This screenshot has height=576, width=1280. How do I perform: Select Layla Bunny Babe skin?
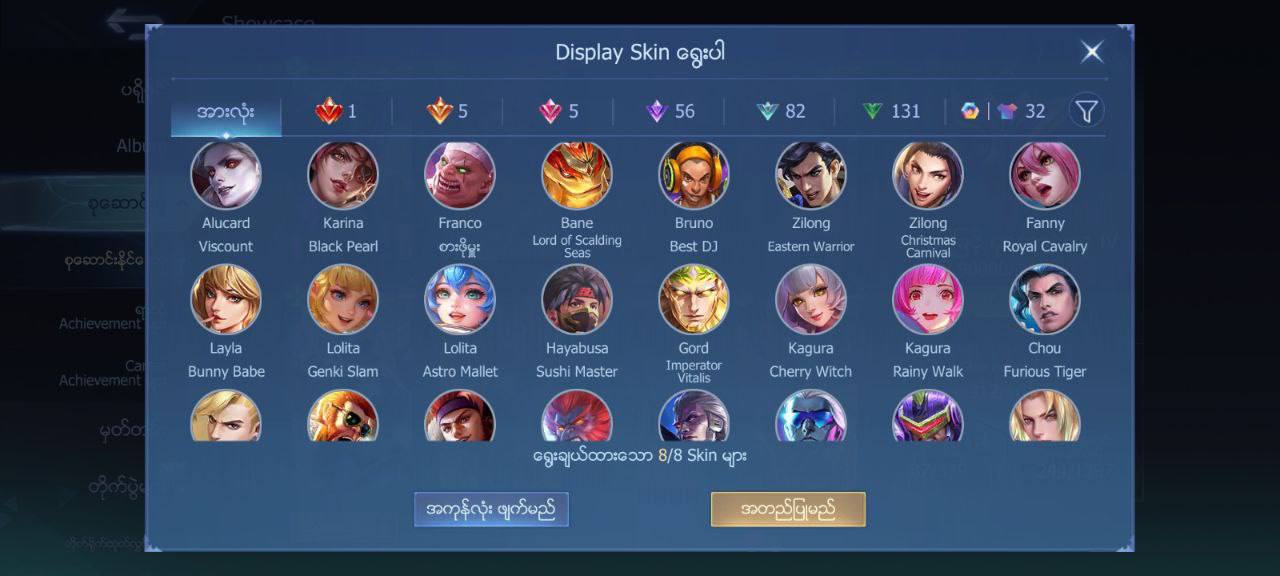click(x=226, y=299)
